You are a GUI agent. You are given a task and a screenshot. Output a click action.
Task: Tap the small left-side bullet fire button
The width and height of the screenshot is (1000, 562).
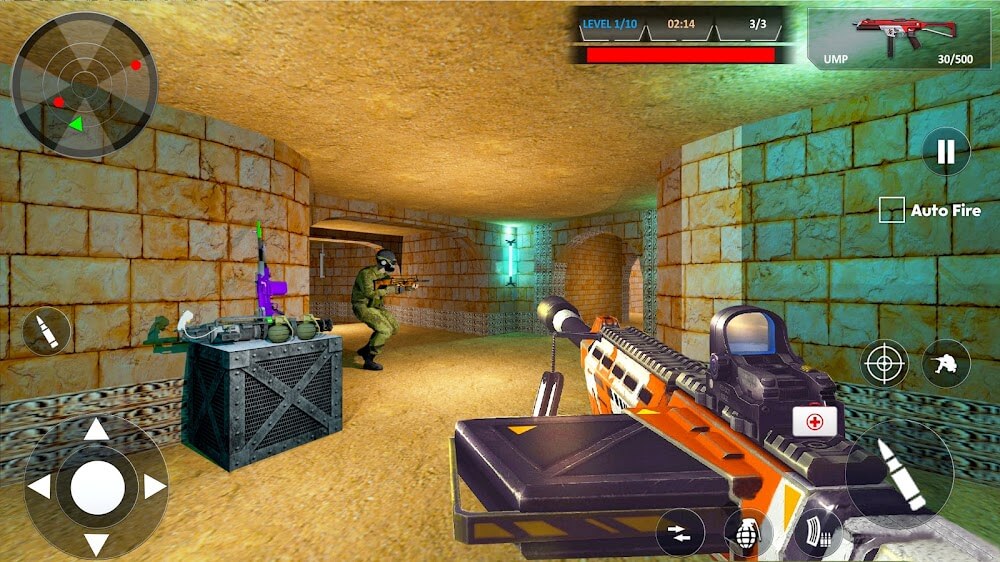[46, 331]
